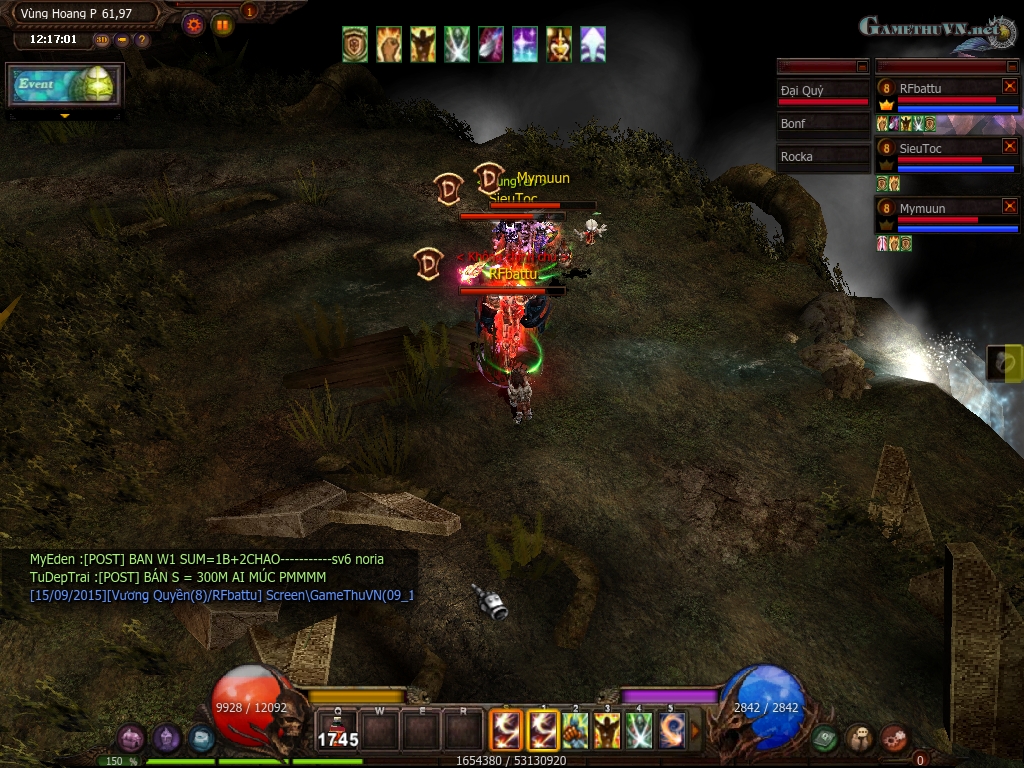Expand the skill bar with the arrow
This screenshot has height=768, width=1024.
[x=696, y=731]
